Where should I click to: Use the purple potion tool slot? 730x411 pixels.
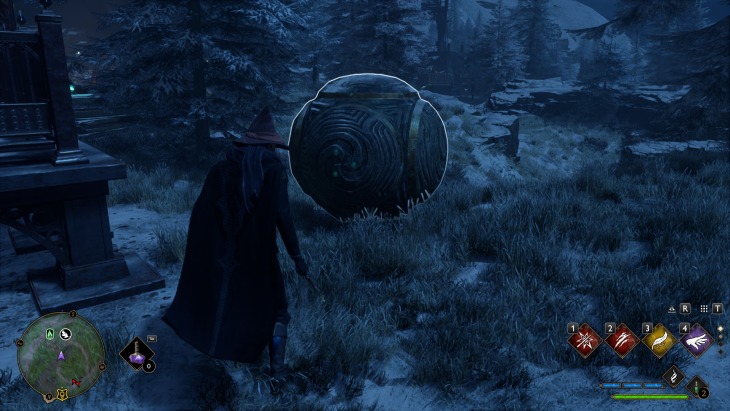click(x=137, y=351)
